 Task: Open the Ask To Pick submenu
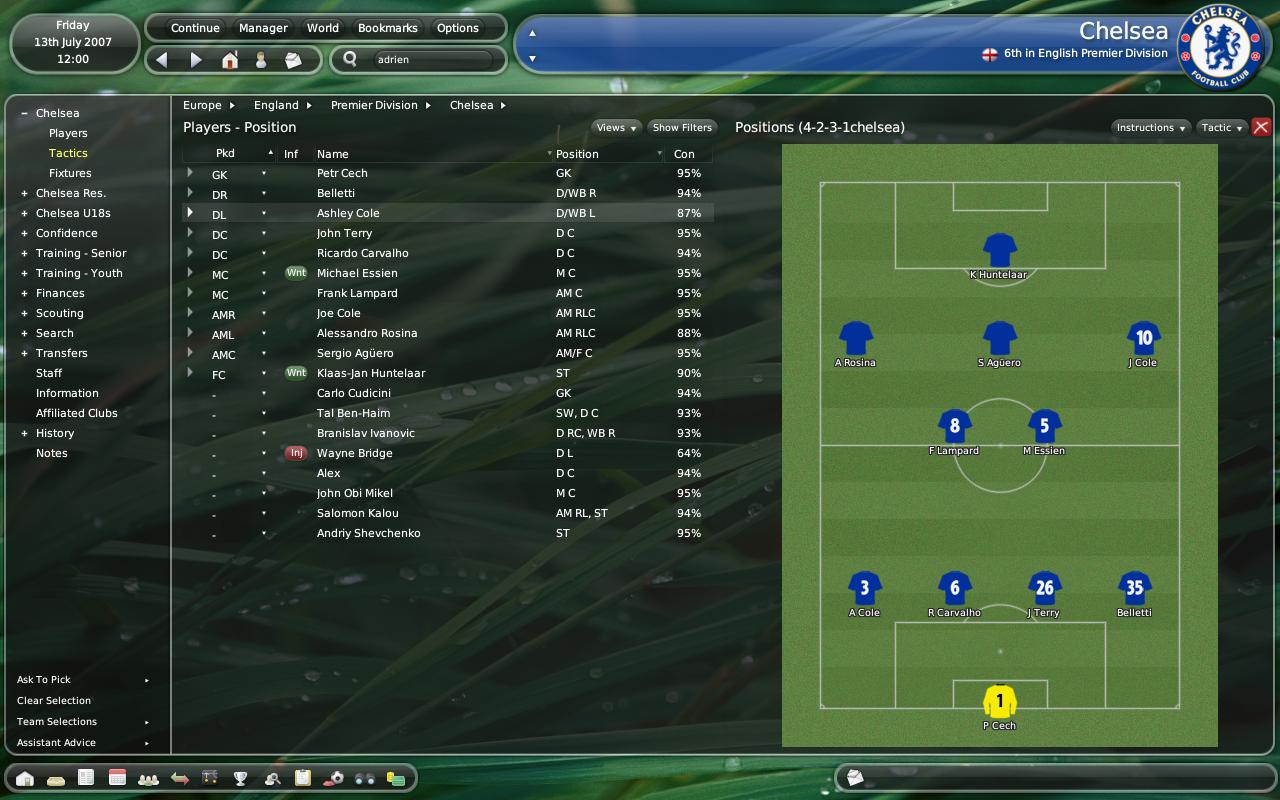(44, 680)
